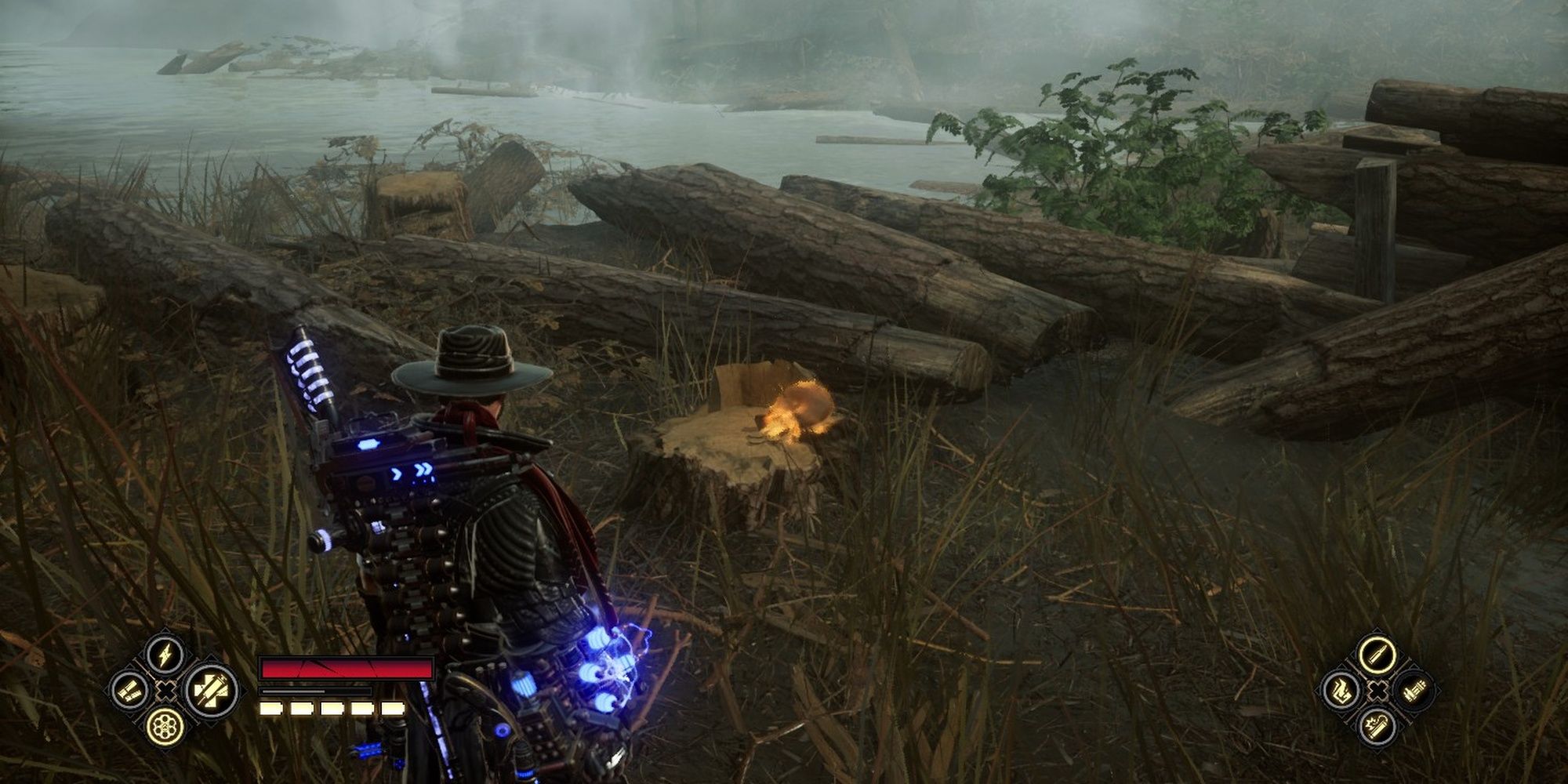The height and width of the screenshot is (784, 1568).
Task: Select the crossed weapons ability icon
Action: tap(212, 691)
